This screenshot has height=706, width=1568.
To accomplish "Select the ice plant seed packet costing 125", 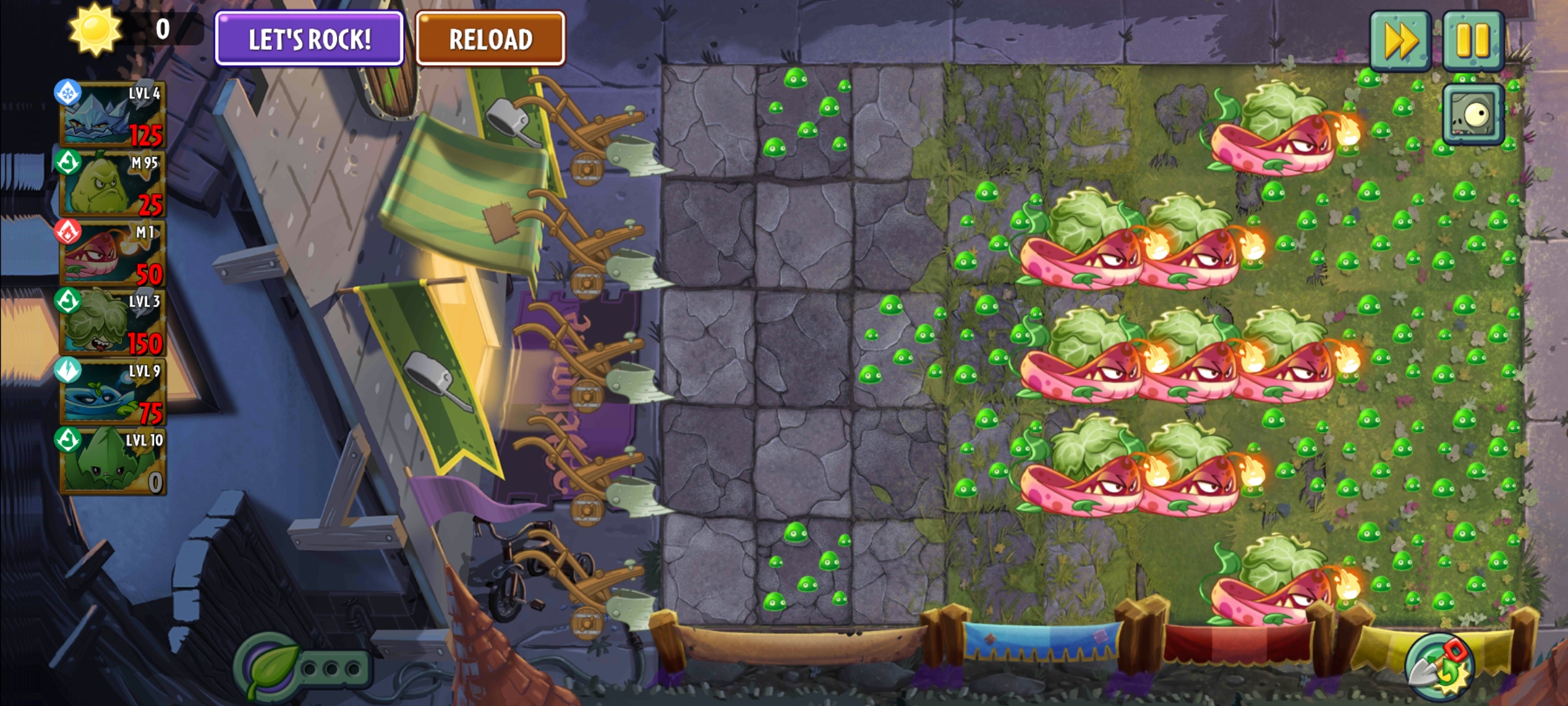I will point(112,115).
